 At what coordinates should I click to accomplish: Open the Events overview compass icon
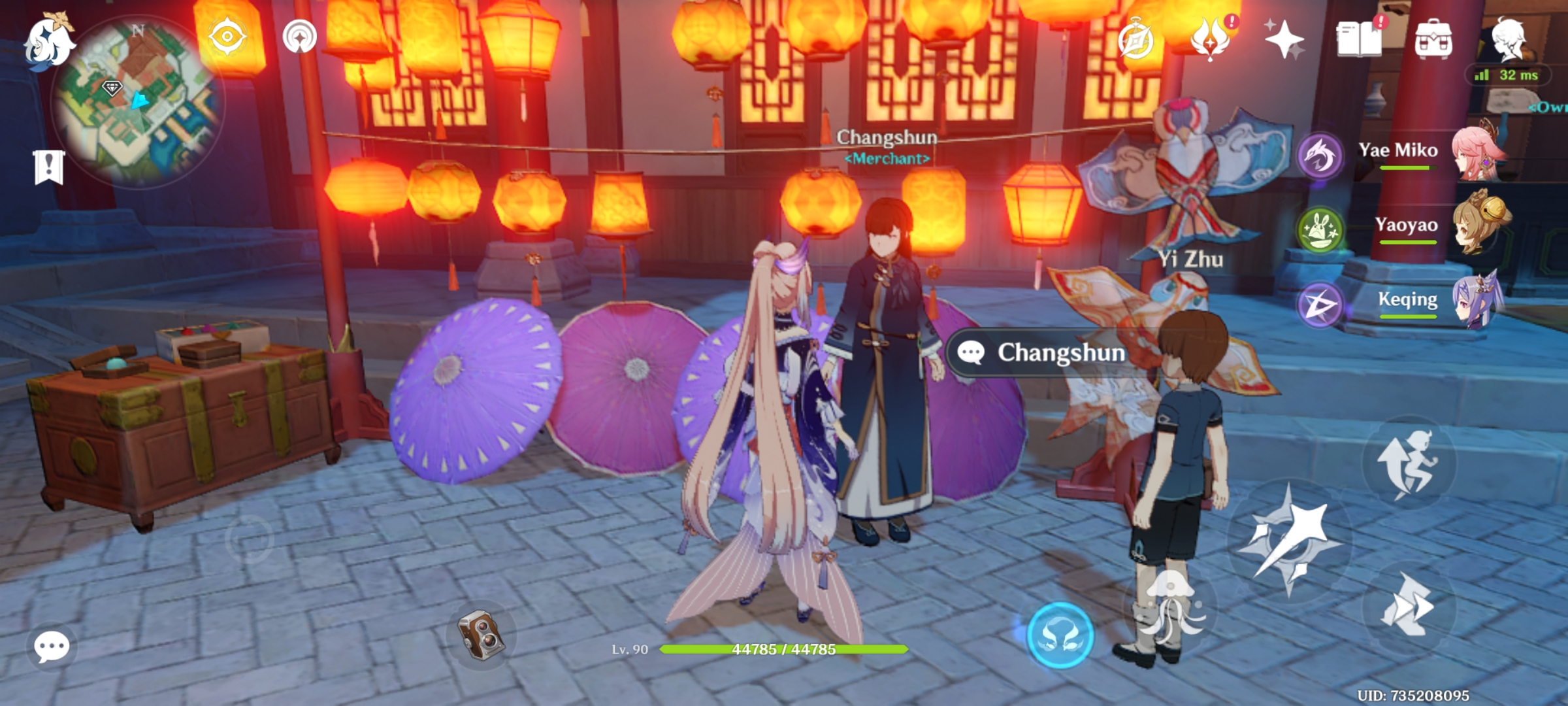click(1135, 37)
